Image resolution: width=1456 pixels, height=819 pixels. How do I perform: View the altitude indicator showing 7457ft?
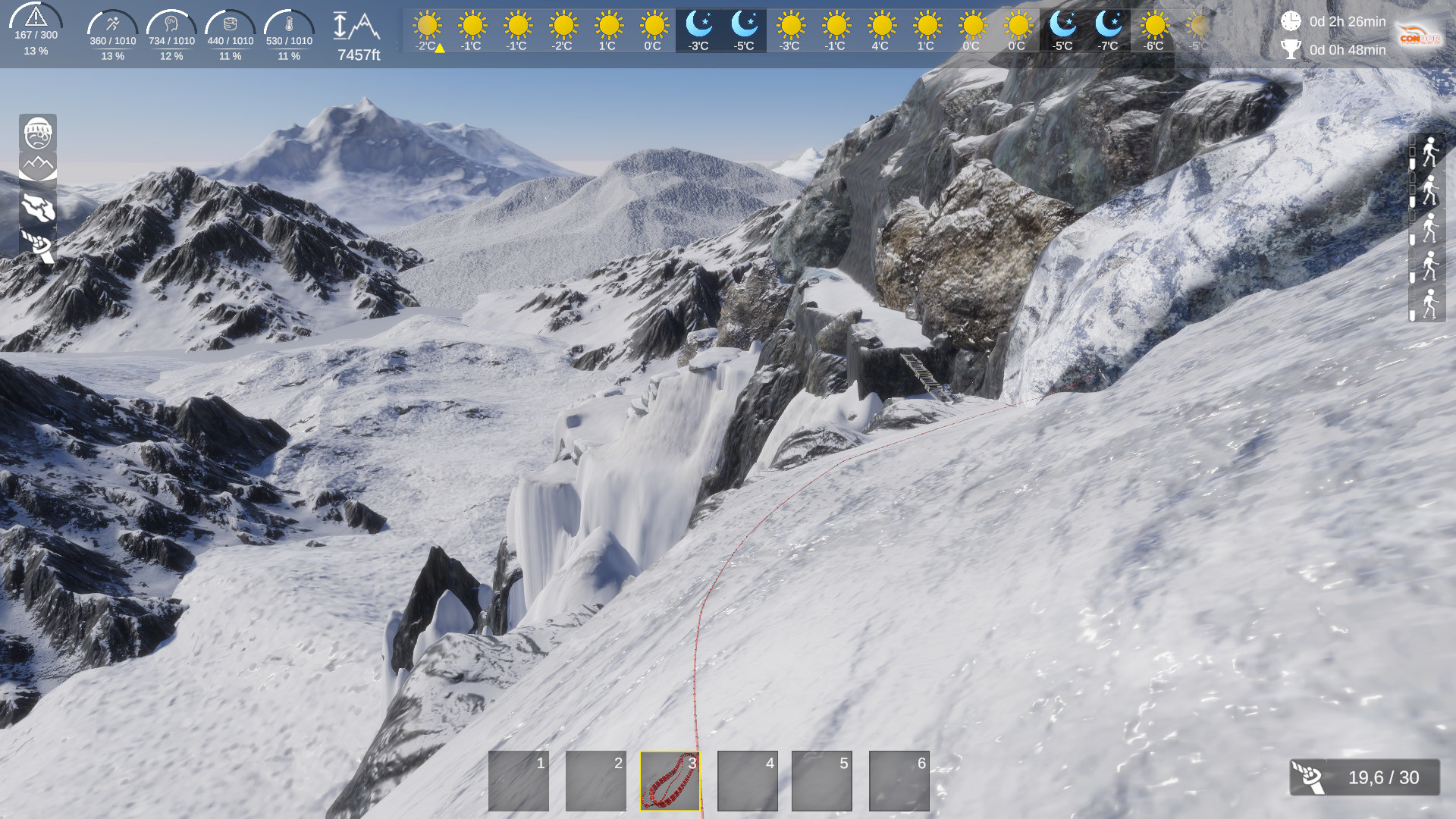tap(356, 34)
